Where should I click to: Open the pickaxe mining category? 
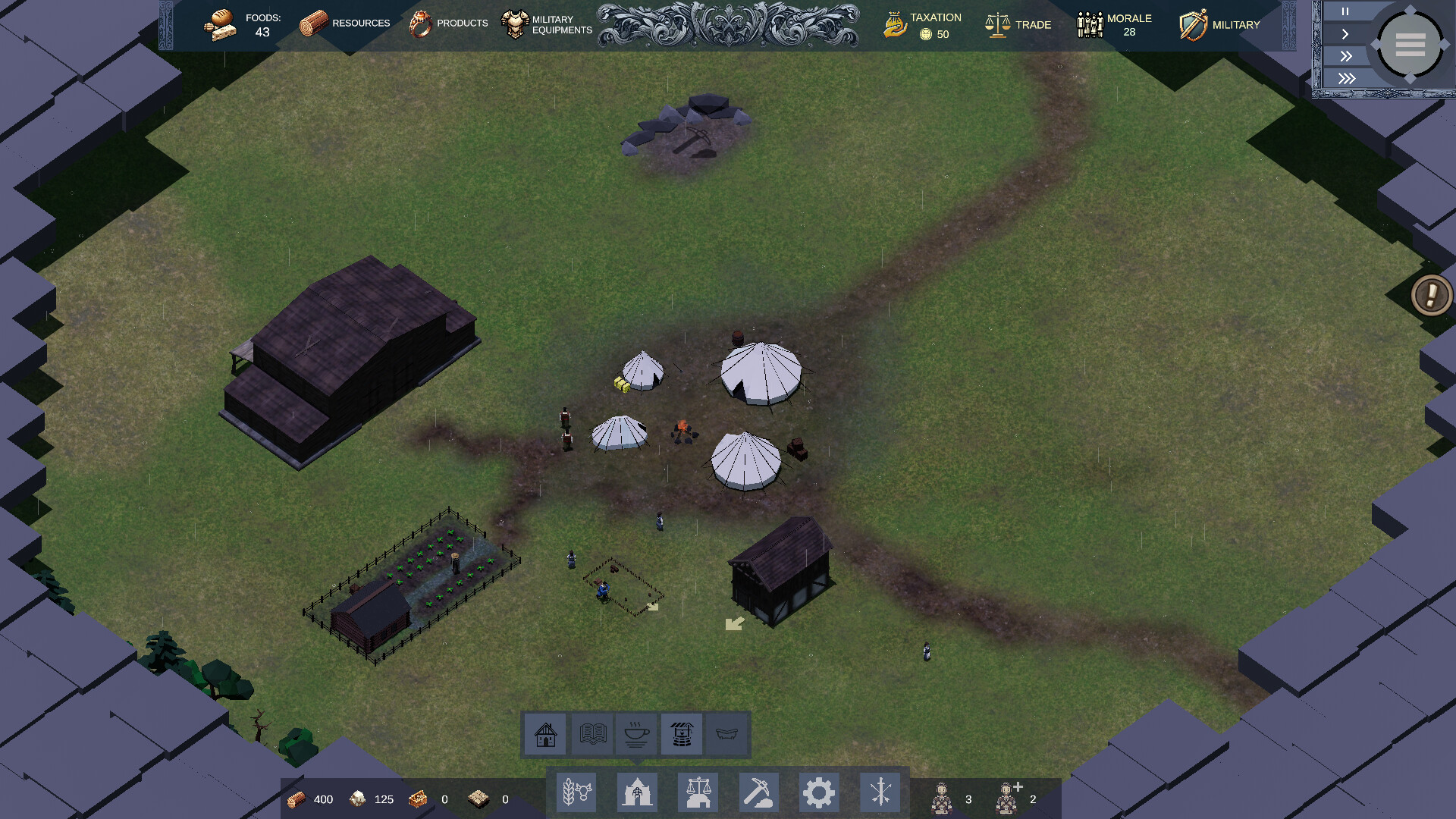pos(758,792)
